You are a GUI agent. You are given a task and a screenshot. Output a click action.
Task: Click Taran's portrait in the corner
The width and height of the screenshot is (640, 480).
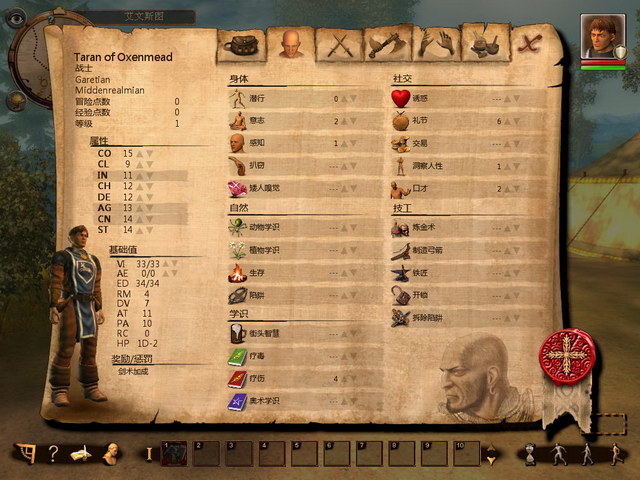click(x=603, y=36)
